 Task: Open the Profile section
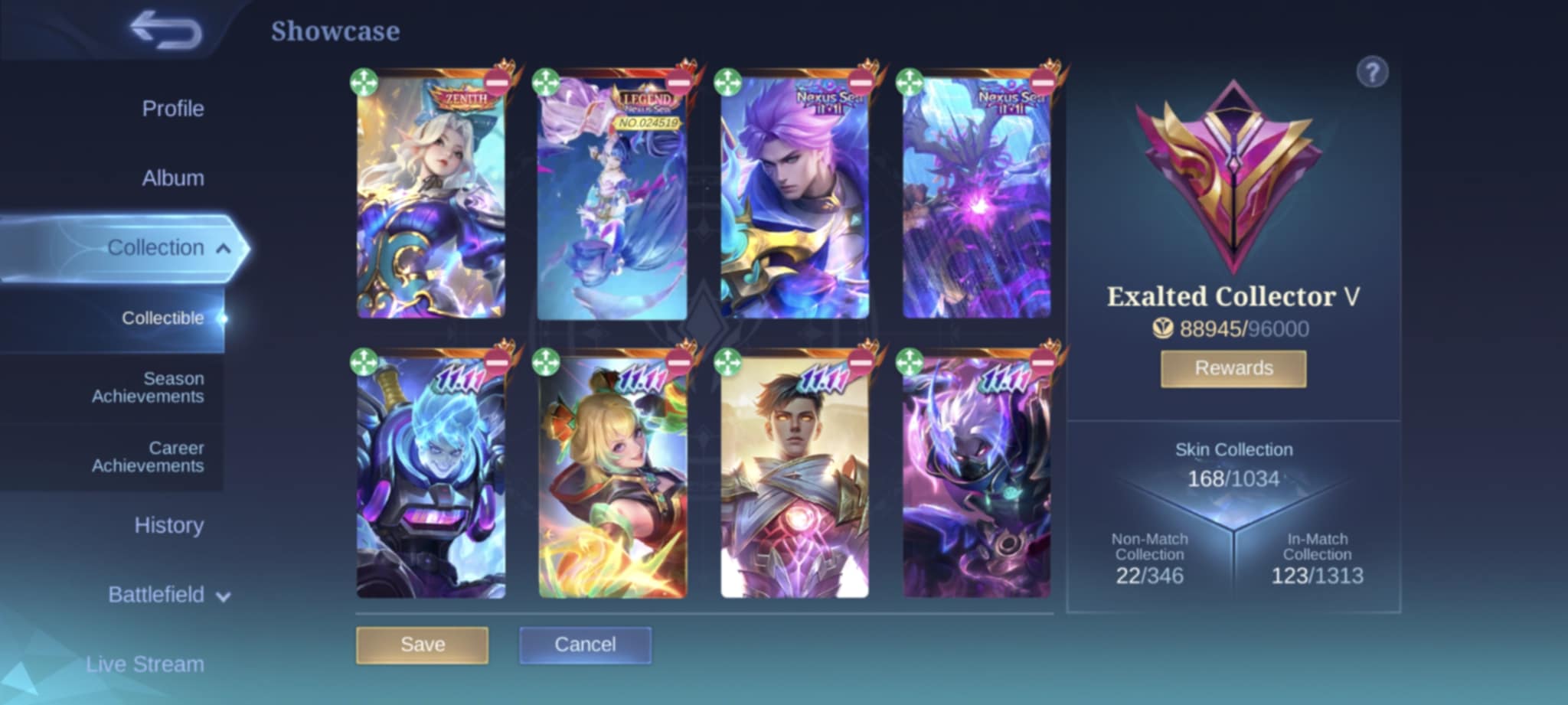coord(172,109)
